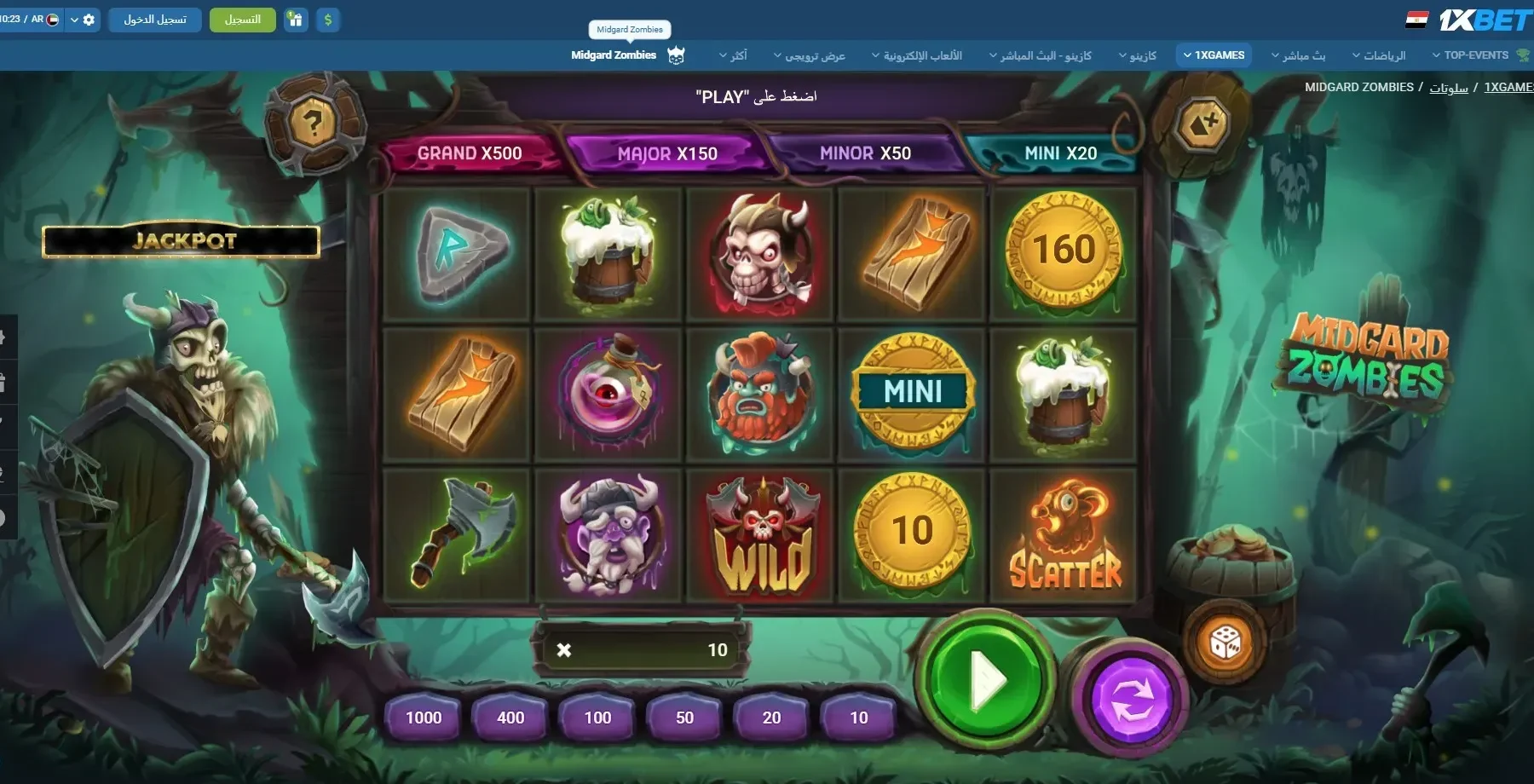Click the green registration button
This screenshot has width=1534, height=784.
[243, 20]
